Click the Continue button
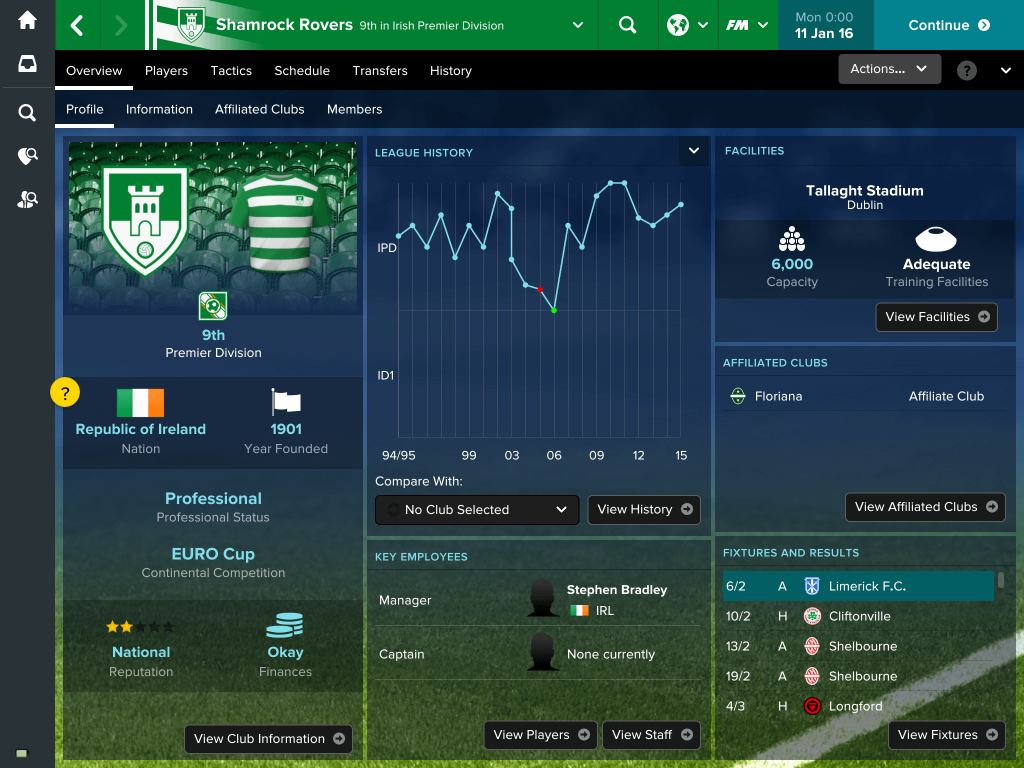The image size is (1024, 768). pyautogui.click(x=948, y=25)
